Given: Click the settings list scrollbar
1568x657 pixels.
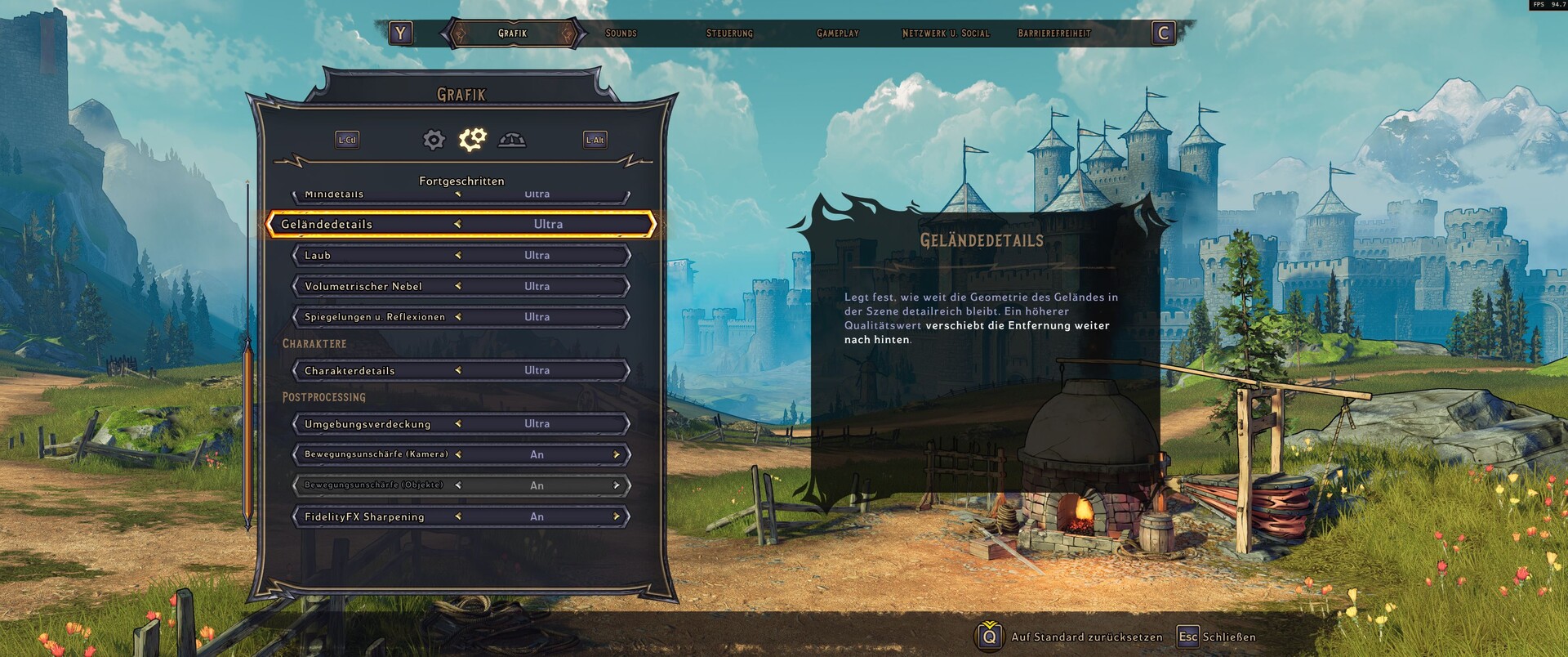Looking at the screenshot, I should tap(247, 433).
